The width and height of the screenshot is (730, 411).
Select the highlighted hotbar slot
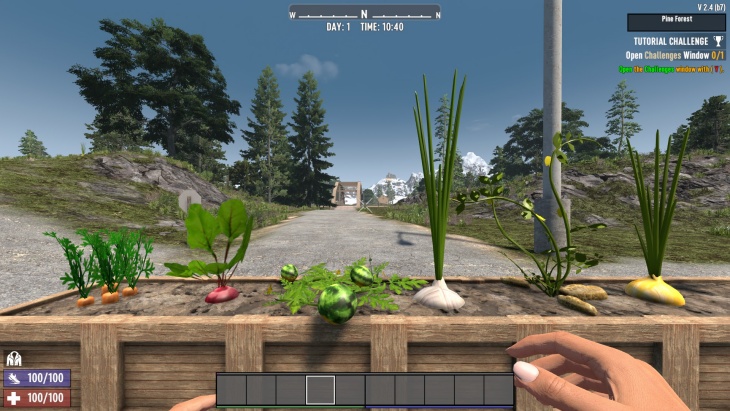coord(320,389)
